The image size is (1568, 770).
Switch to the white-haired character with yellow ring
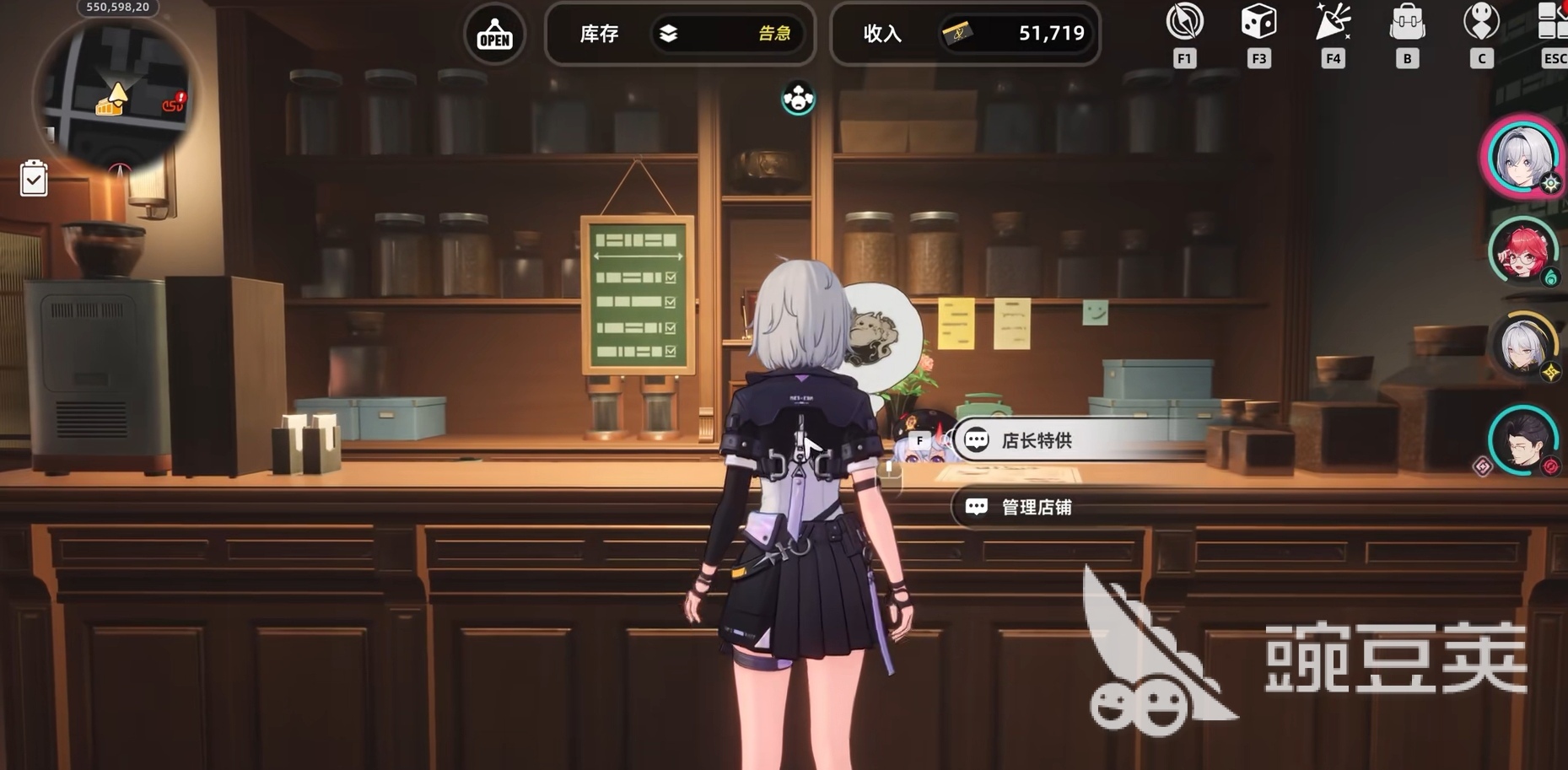point(1523,344)
